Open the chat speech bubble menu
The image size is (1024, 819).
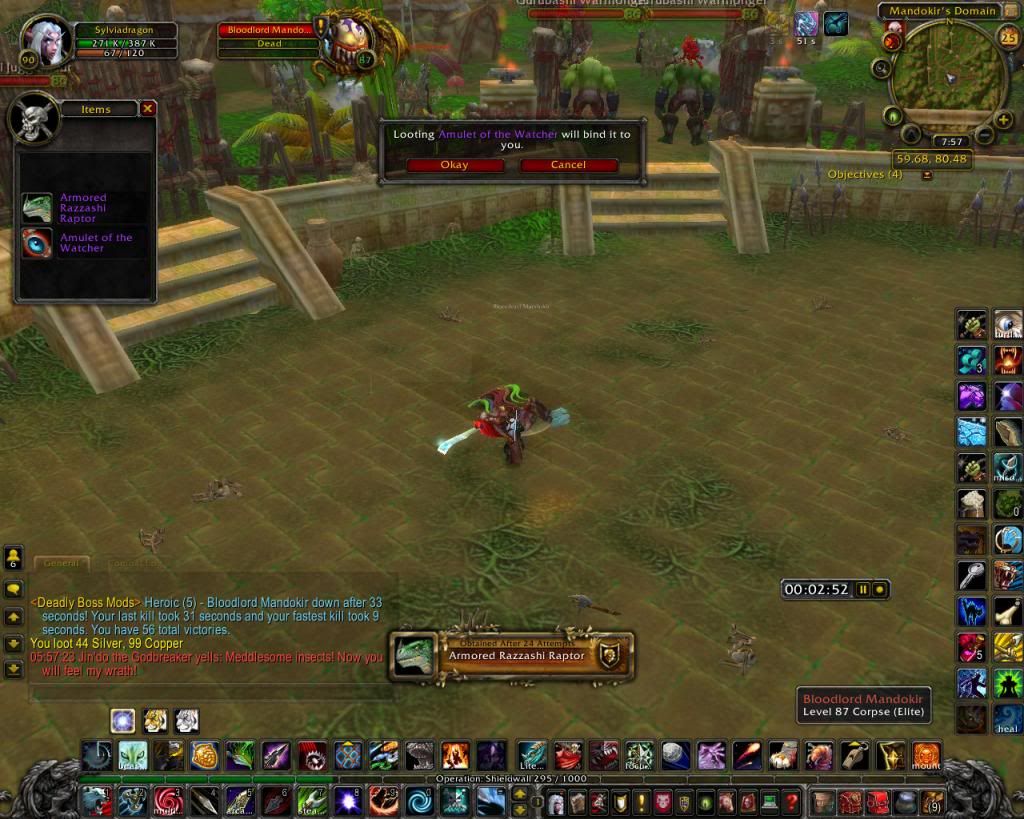[14, 589]
